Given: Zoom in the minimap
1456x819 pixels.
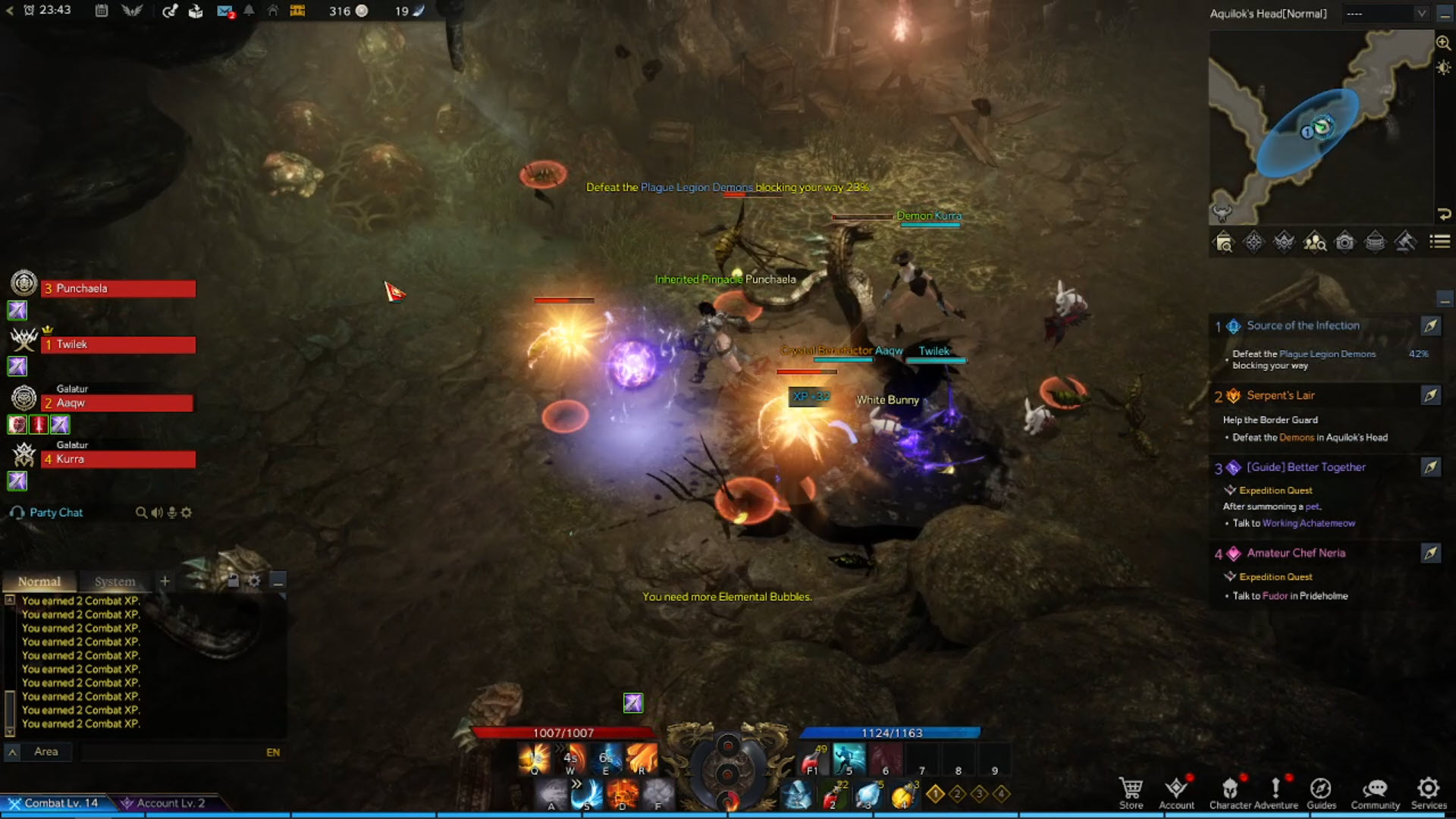Looking at the screenshot, I should click(1443, 43).
